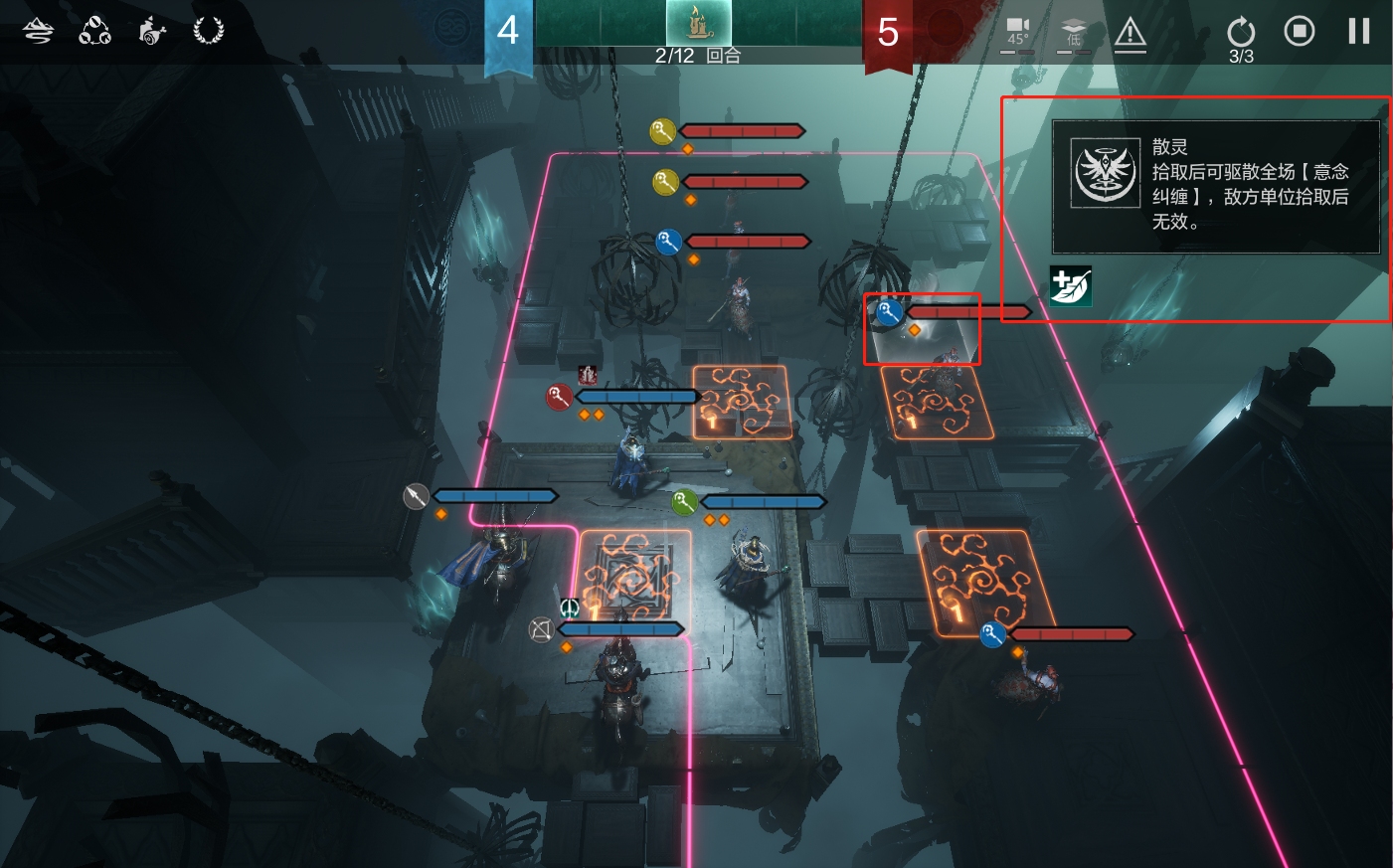Screen dimensions: 1393x868
Task: Select the highlighted enemy tile in red frame
Action: point(922,330)
